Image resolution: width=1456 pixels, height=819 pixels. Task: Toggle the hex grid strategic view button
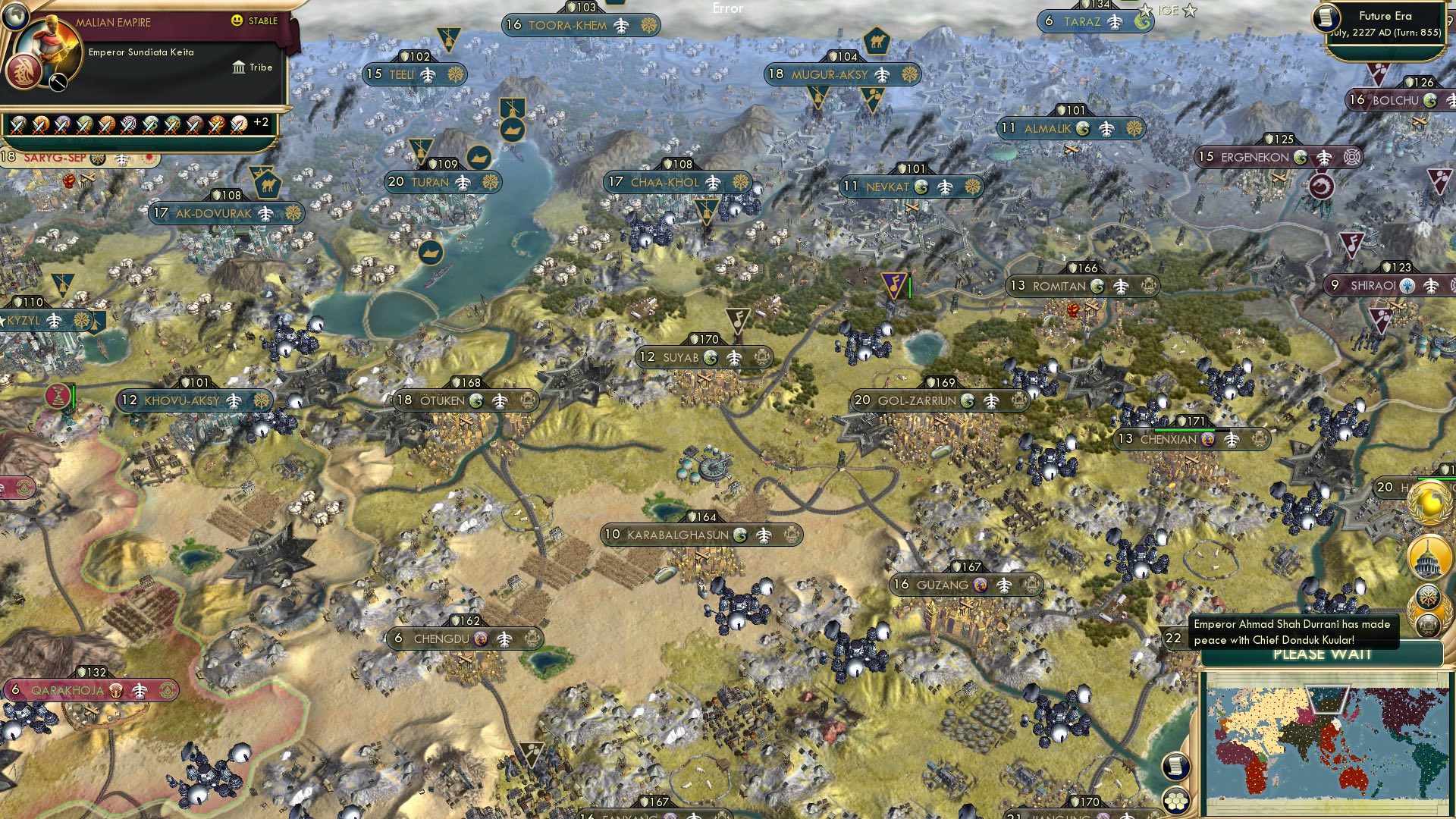pyautogui.click(x=1176, y=802)
